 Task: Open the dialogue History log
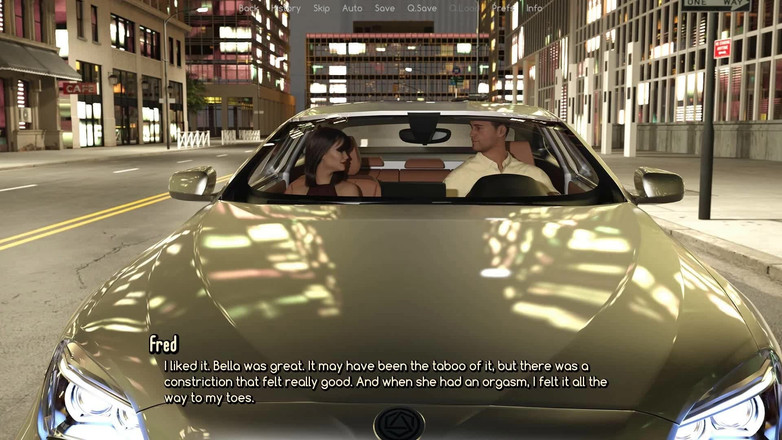[x=286, y=8]
